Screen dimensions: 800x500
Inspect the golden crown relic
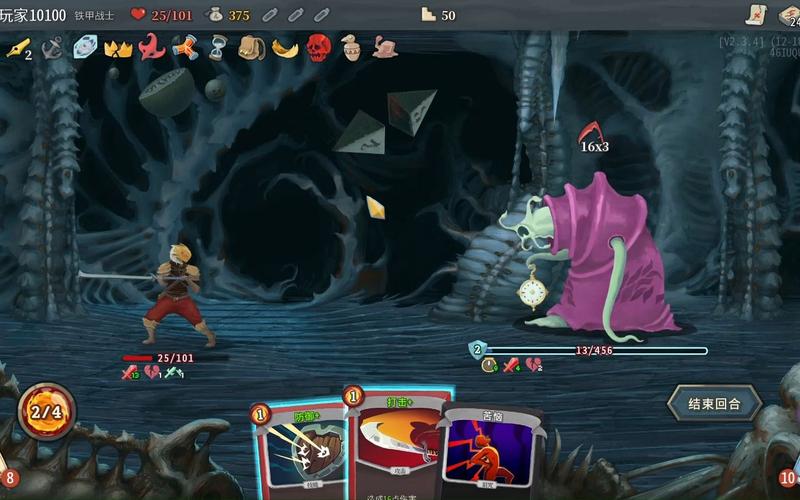118,47
